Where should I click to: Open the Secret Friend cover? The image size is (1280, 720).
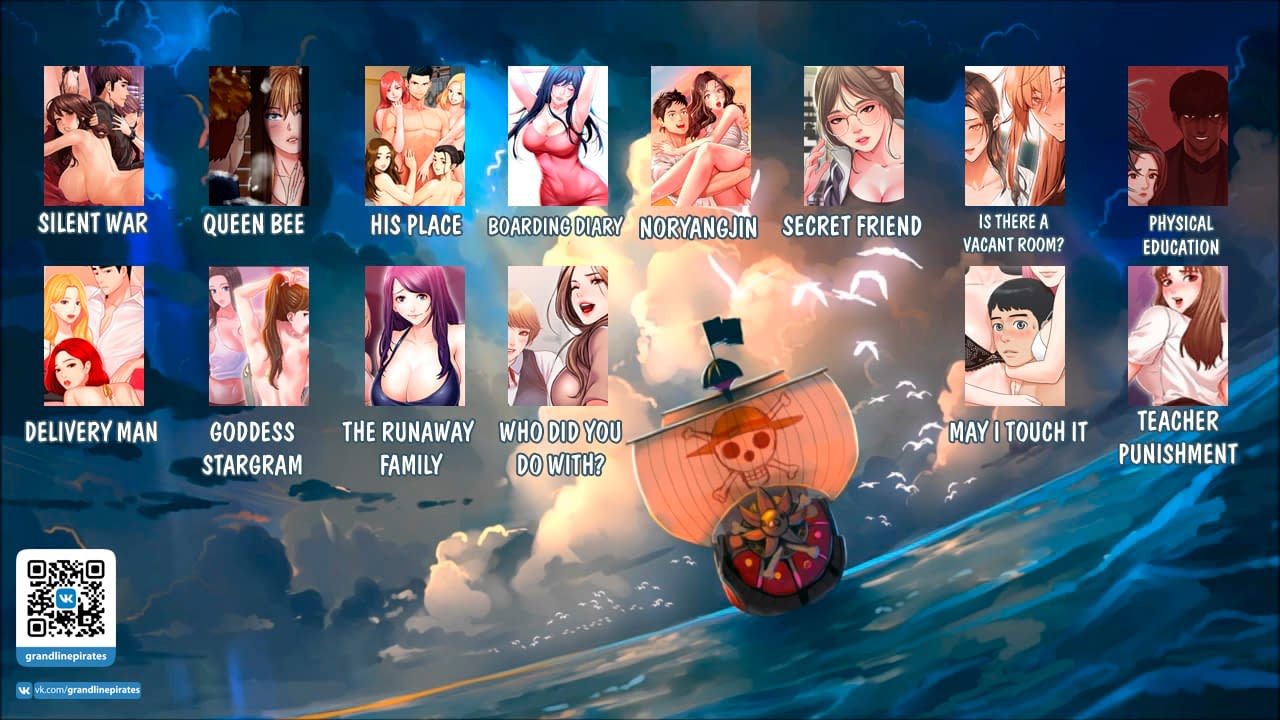pyautogui.click(x=854, y=136)
